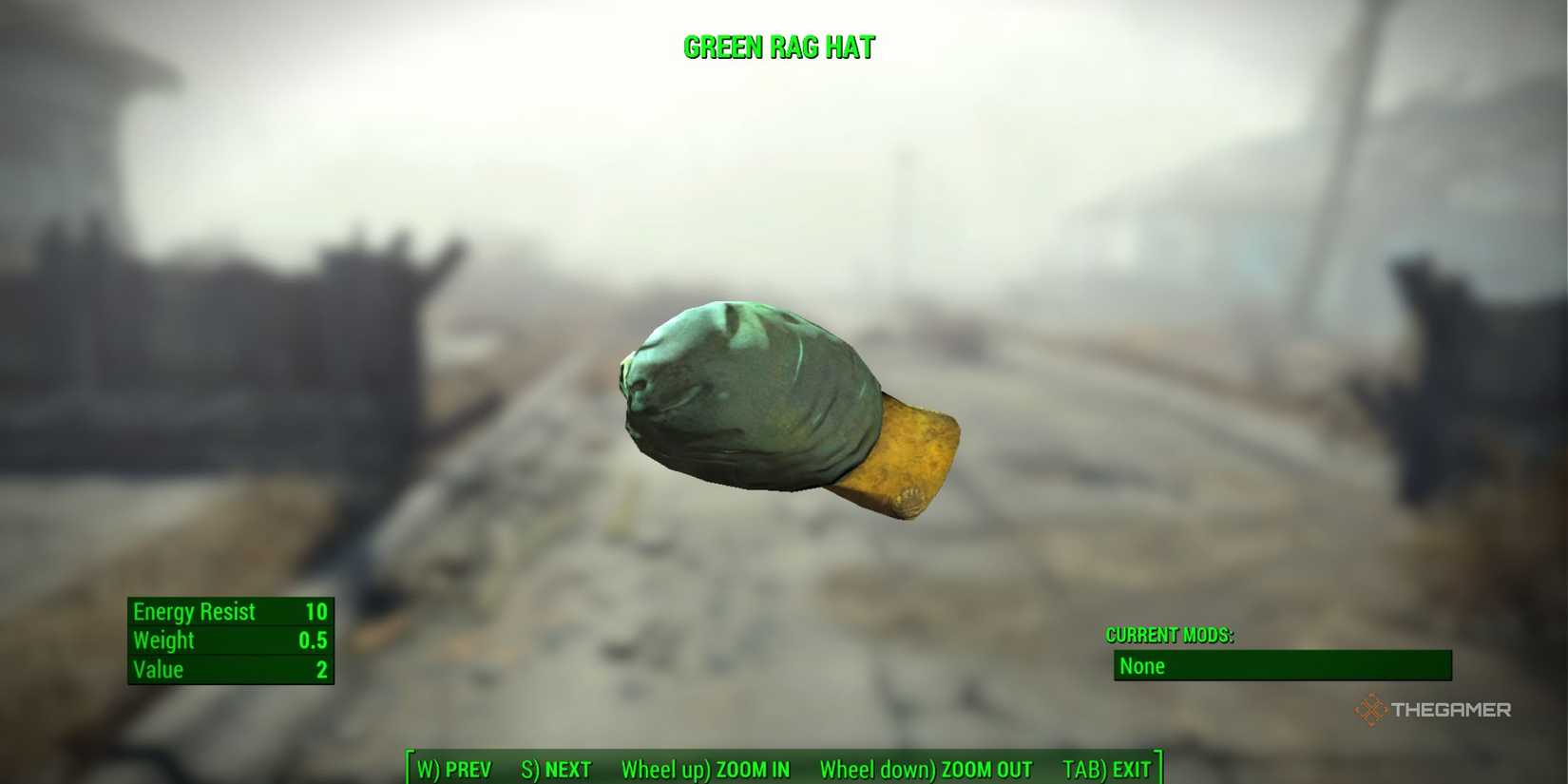Click the stats panel background
Viewport: 1568px width, 784px height.
(x=231, y=641)
